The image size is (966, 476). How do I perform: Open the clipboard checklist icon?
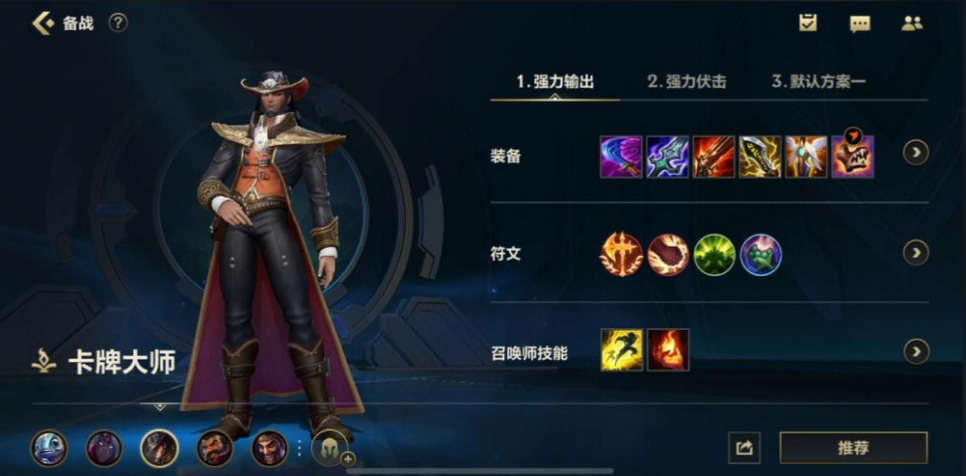[809, 24]
